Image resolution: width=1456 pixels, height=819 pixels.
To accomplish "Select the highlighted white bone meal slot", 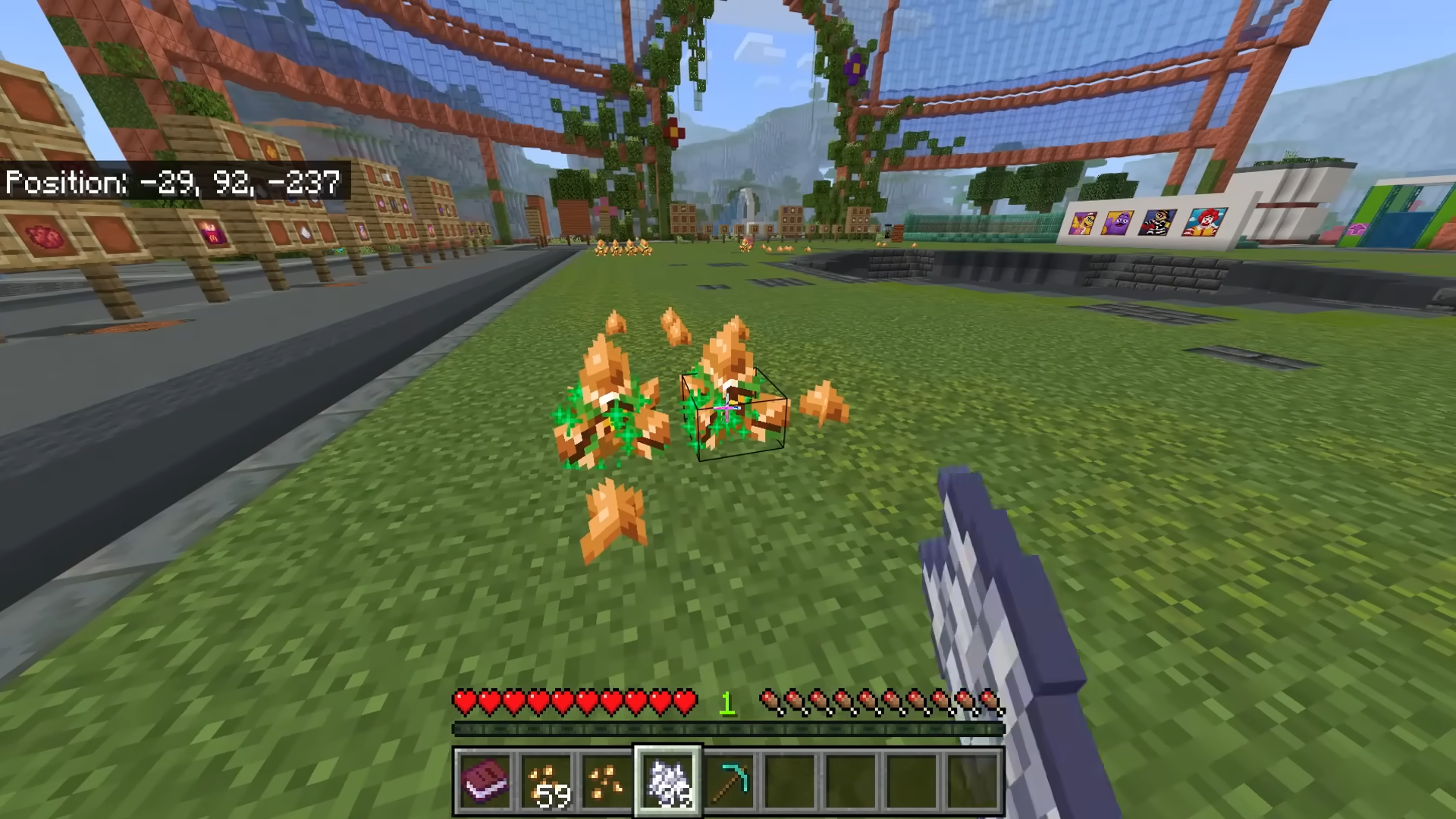I will pos(668,781).
